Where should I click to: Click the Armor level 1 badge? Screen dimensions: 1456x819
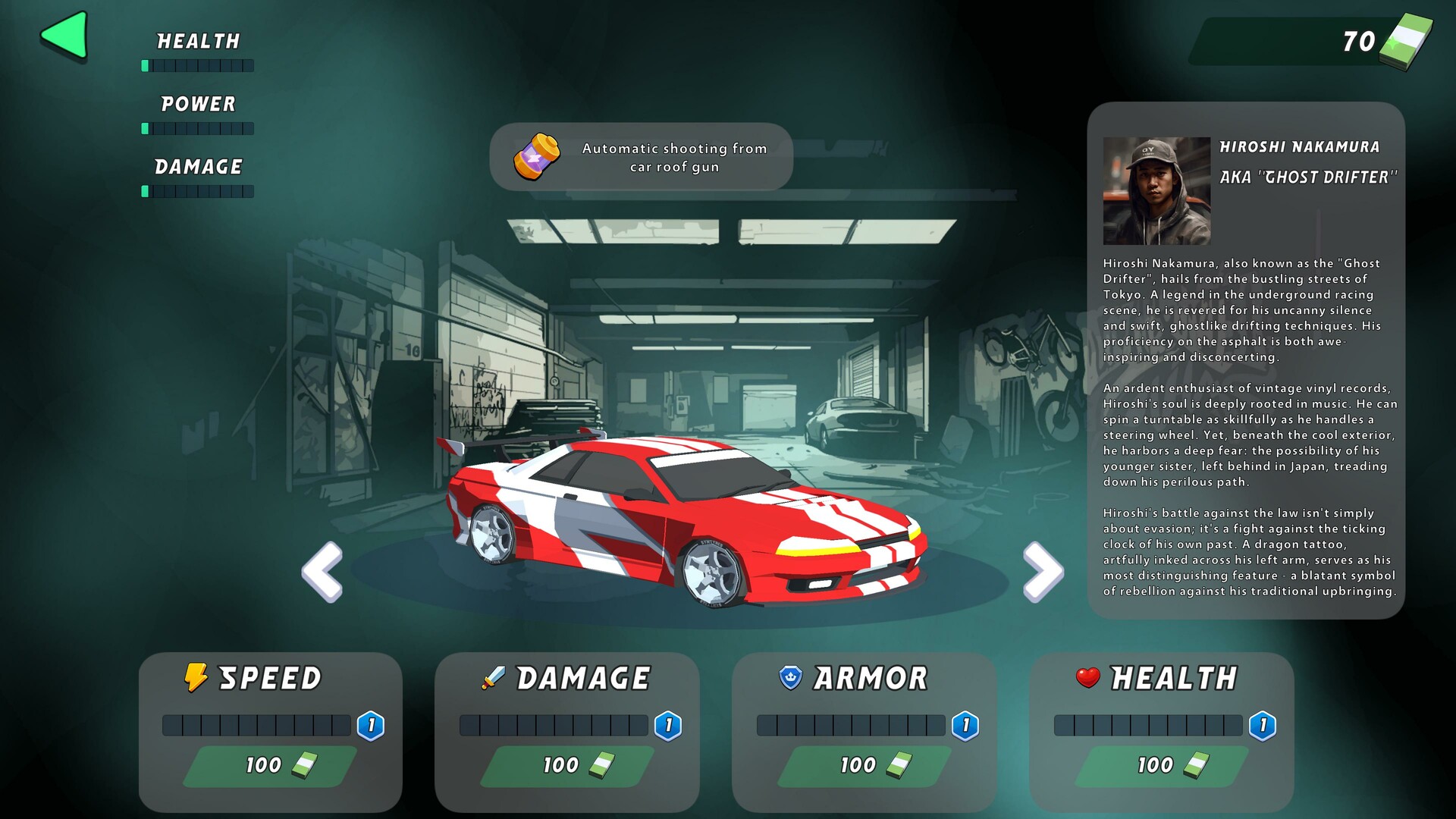tap(965, 724)
